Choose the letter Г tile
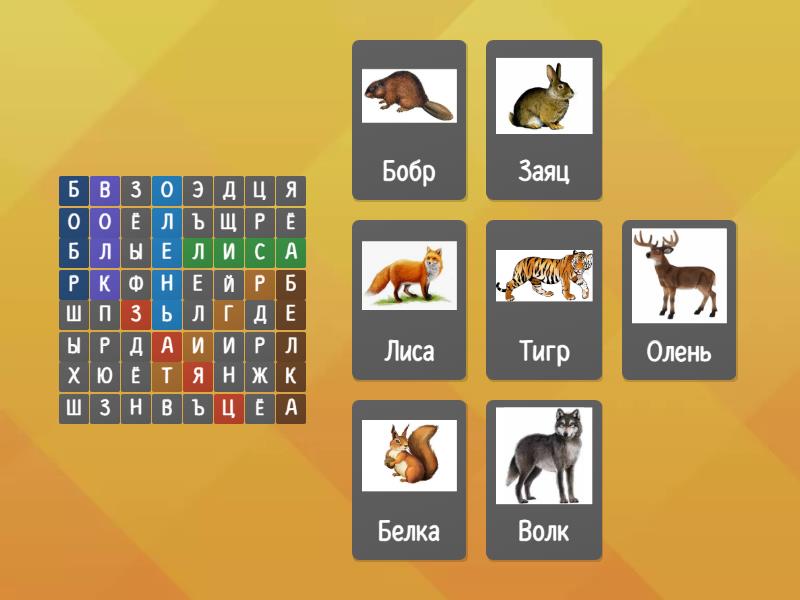Viewport: 800px width, 600px height. pos(229,315)
